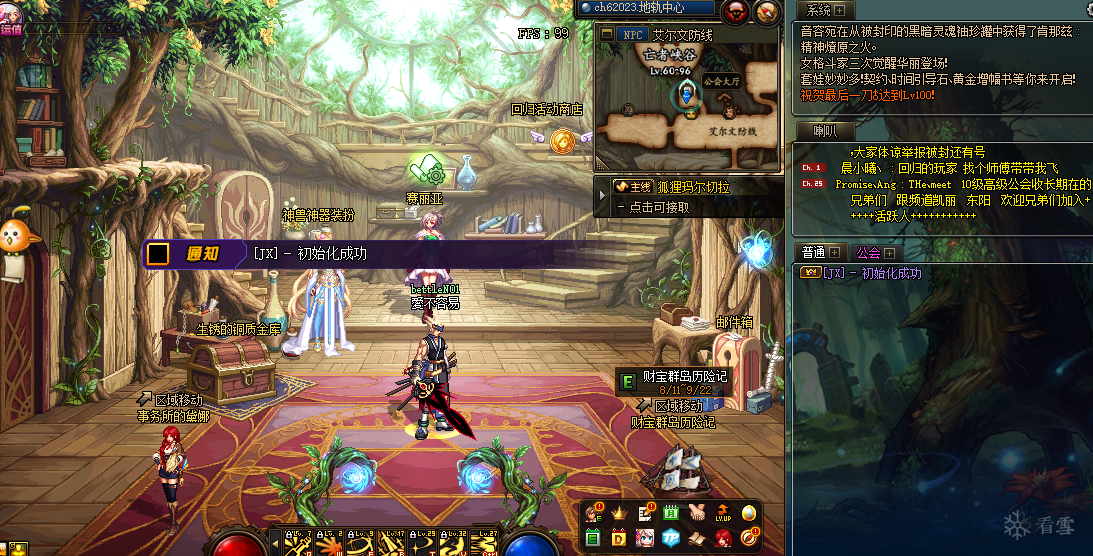Screen dimensions: 1093x556
Task: Click the minimap of 艾尔文防线
Action: (x=688, y=110)
